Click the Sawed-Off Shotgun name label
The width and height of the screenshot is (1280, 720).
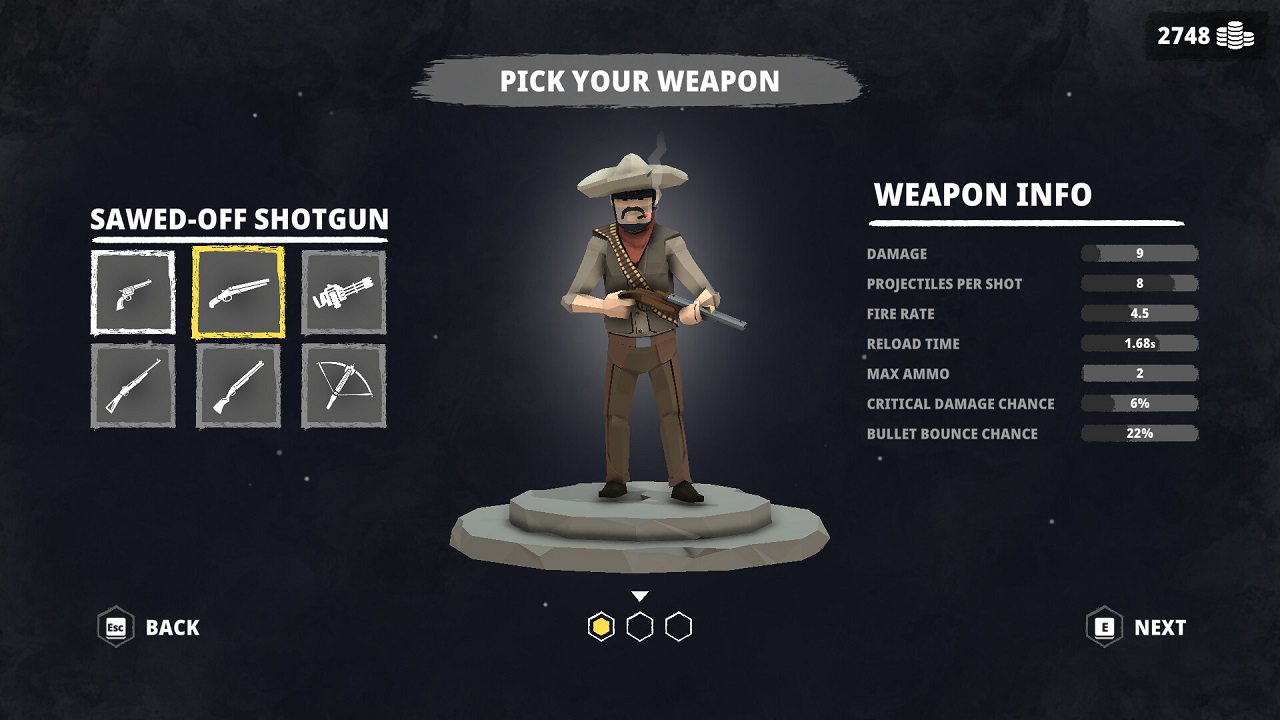coord(240,220)
